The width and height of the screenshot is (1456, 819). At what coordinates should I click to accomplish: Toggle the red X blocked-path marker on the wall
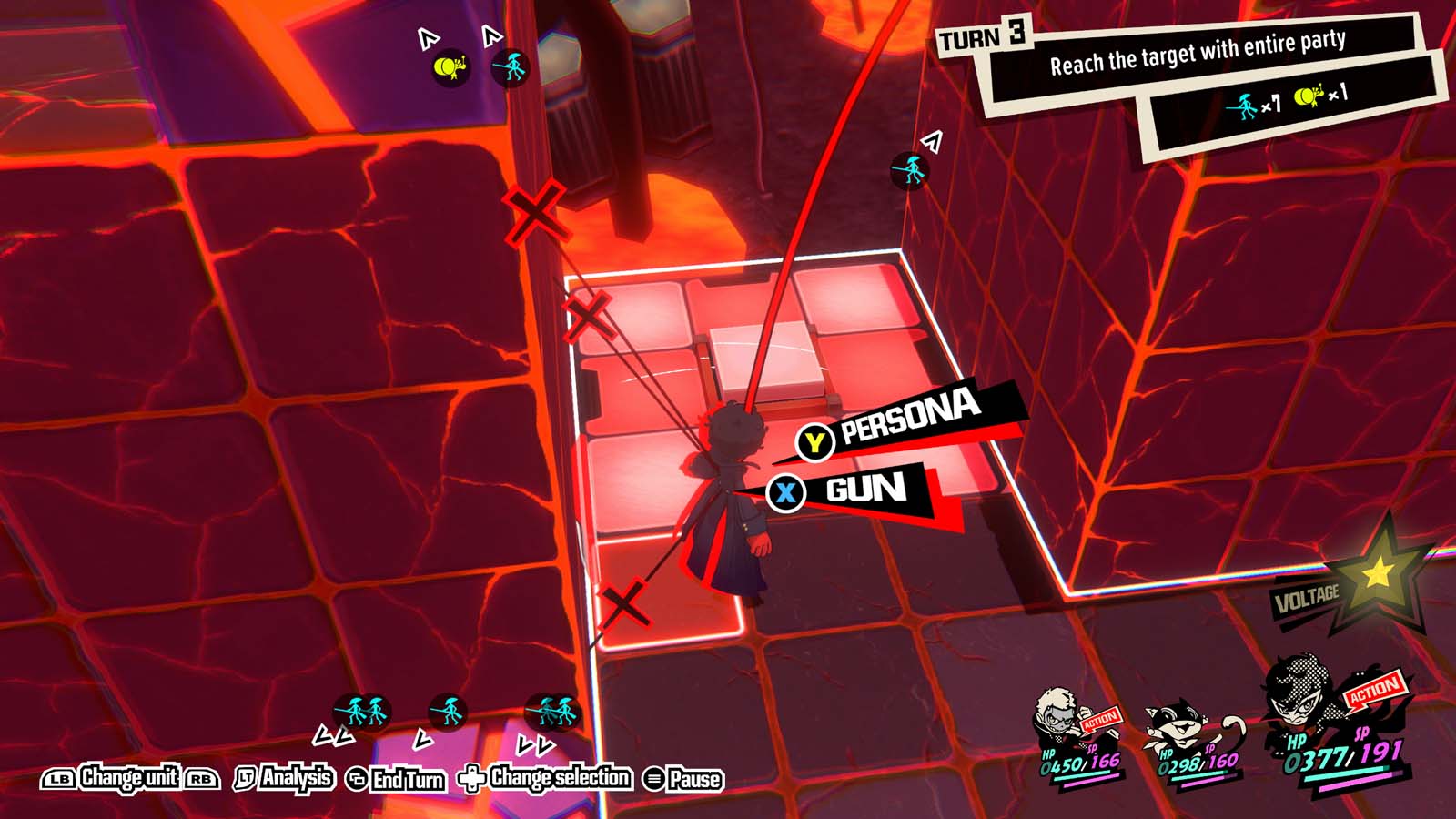[535, 213]
